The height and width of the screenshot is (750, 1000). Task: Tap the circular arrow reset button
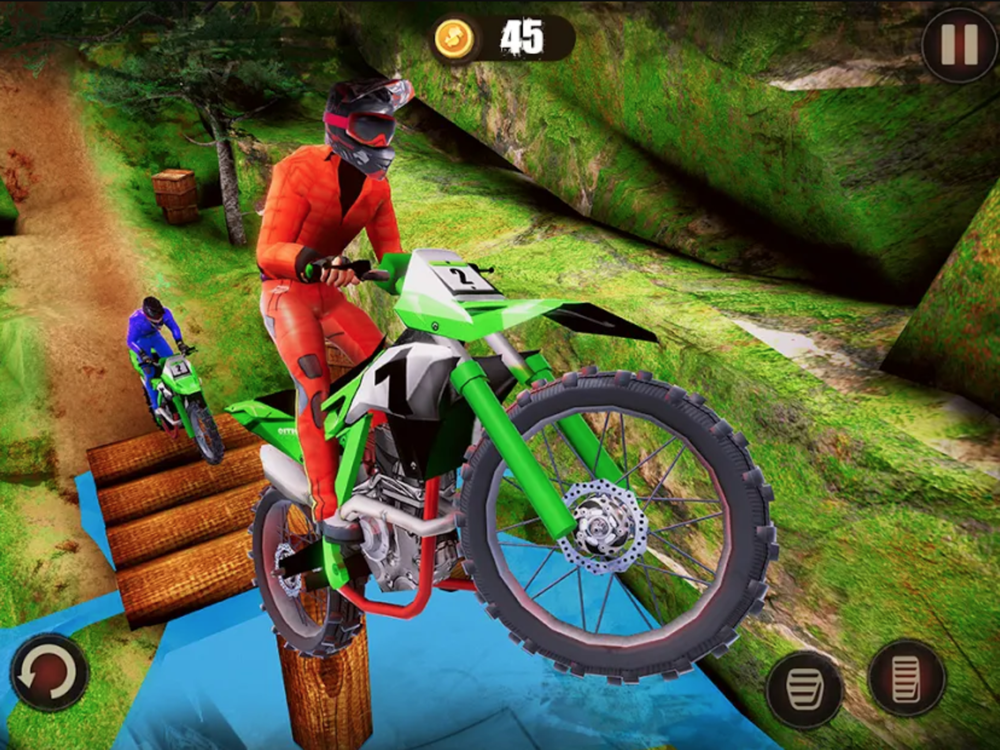pos(48,672)
